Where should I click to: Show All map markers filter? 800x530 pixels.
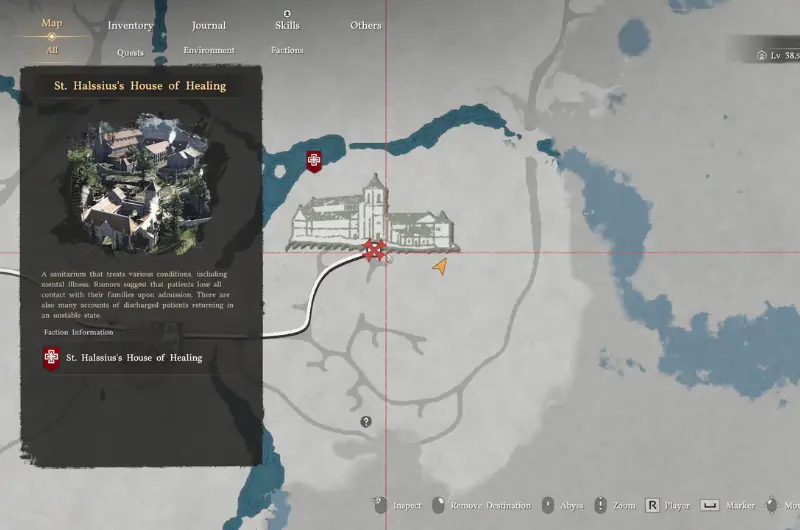click(x=52, y=49)
